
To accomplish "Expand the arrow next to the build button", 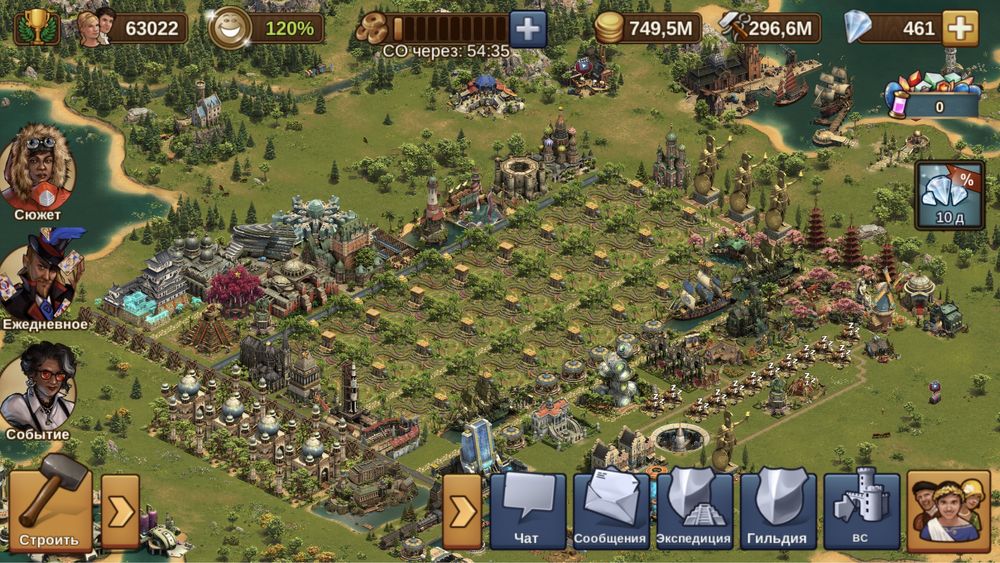I will click(120, 510).
